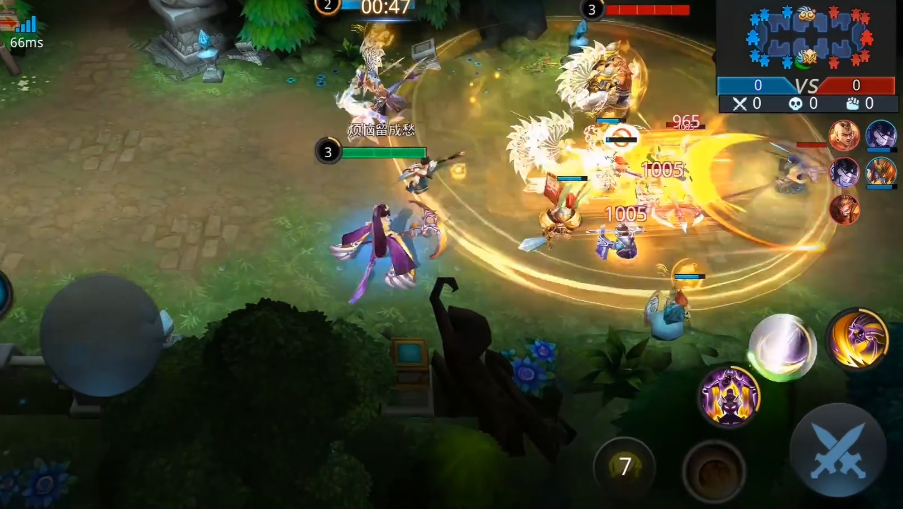Image resolution: width=903 pixels, height=509 pixels.
Task: Select the red-mohawk hero portrait
Action: pyautogui.click(x=844, y=135)
